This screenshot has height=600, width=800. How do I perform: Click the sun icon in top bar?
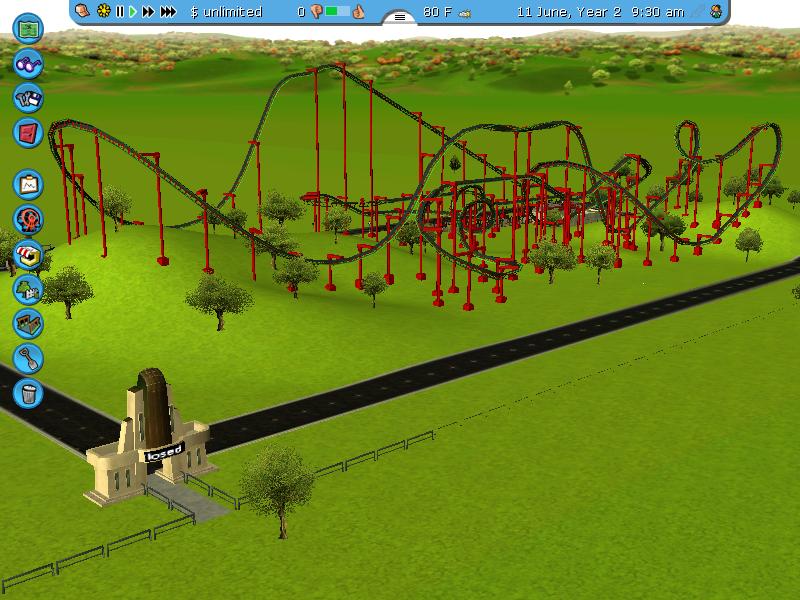[x=103, y=12]
